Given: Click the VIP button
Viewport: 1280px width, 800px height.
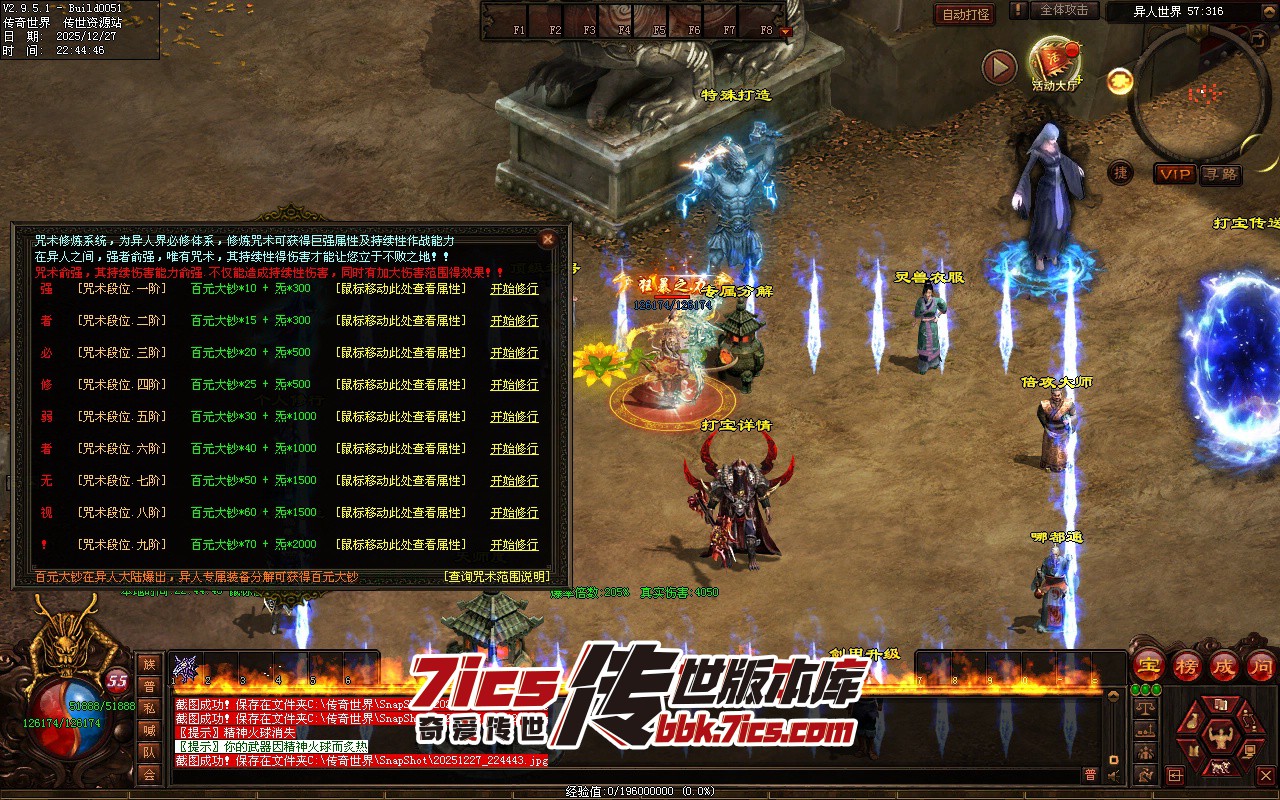Looking at the screenshot, I should (x=1175, y=174).
